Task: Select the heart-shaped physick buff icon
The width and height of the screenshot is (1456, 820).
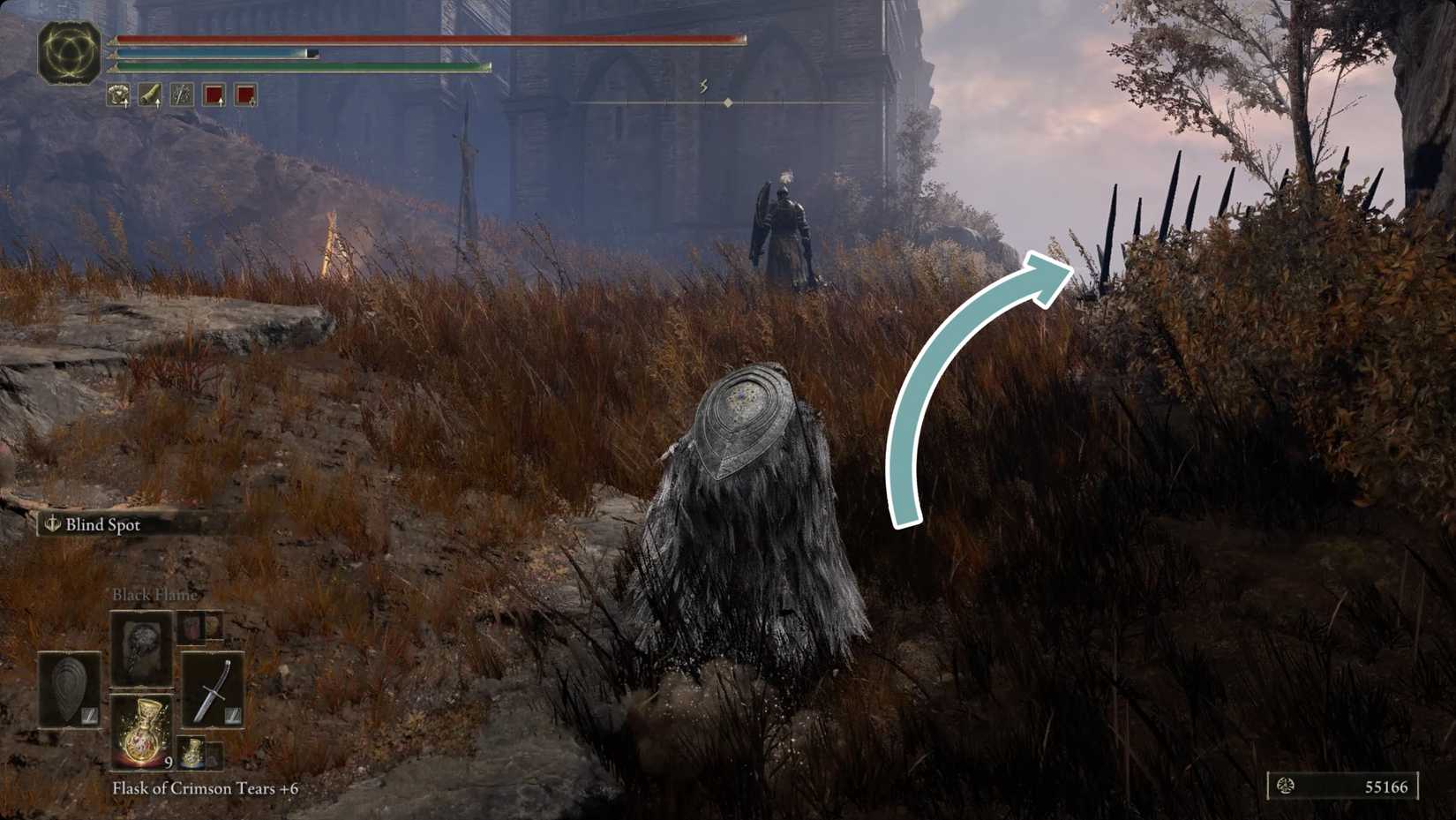Action: point(119,94)
